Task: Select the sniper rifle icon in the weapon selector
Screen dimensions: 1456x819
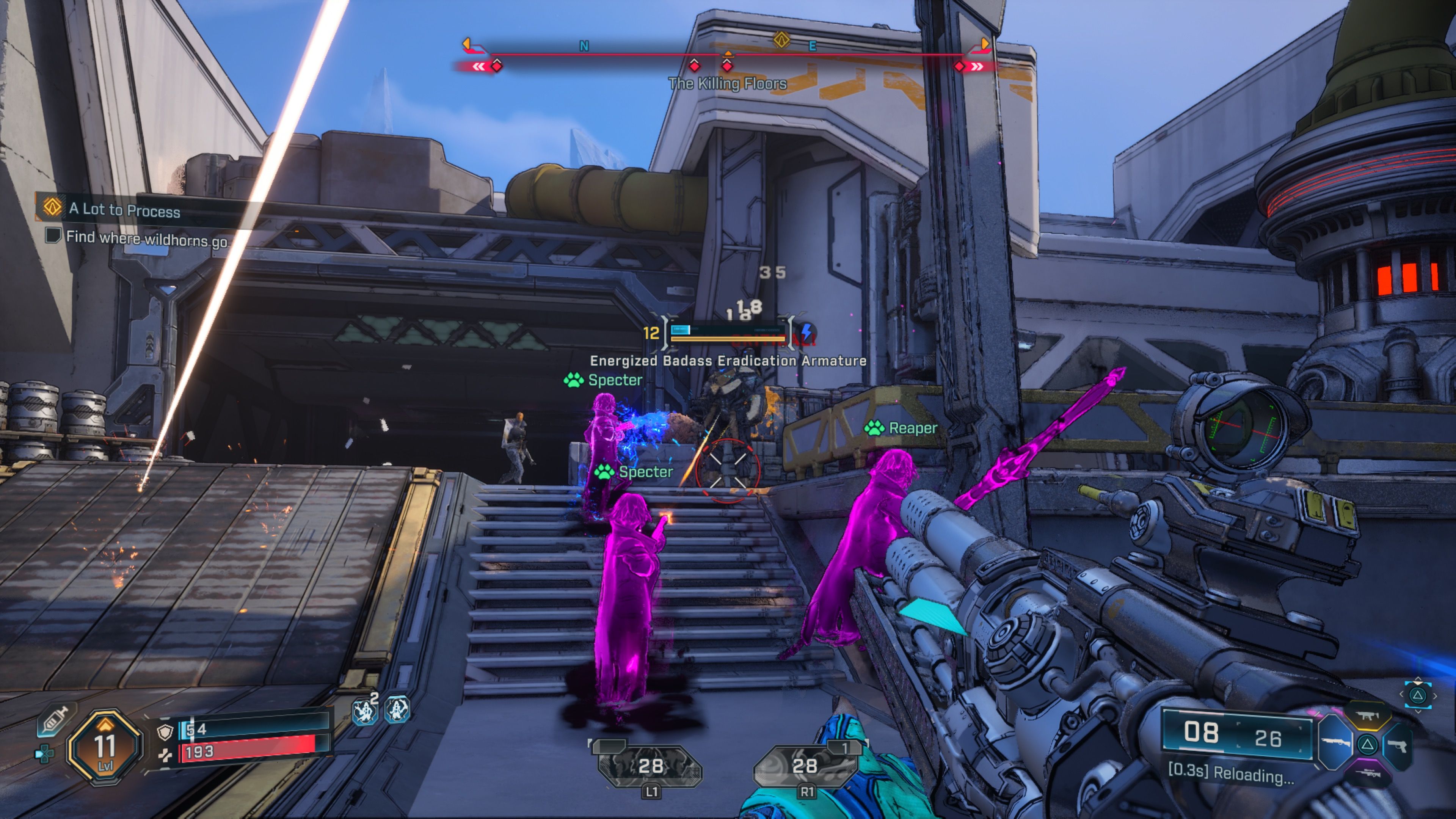Action: click(x=1368, y=774)
